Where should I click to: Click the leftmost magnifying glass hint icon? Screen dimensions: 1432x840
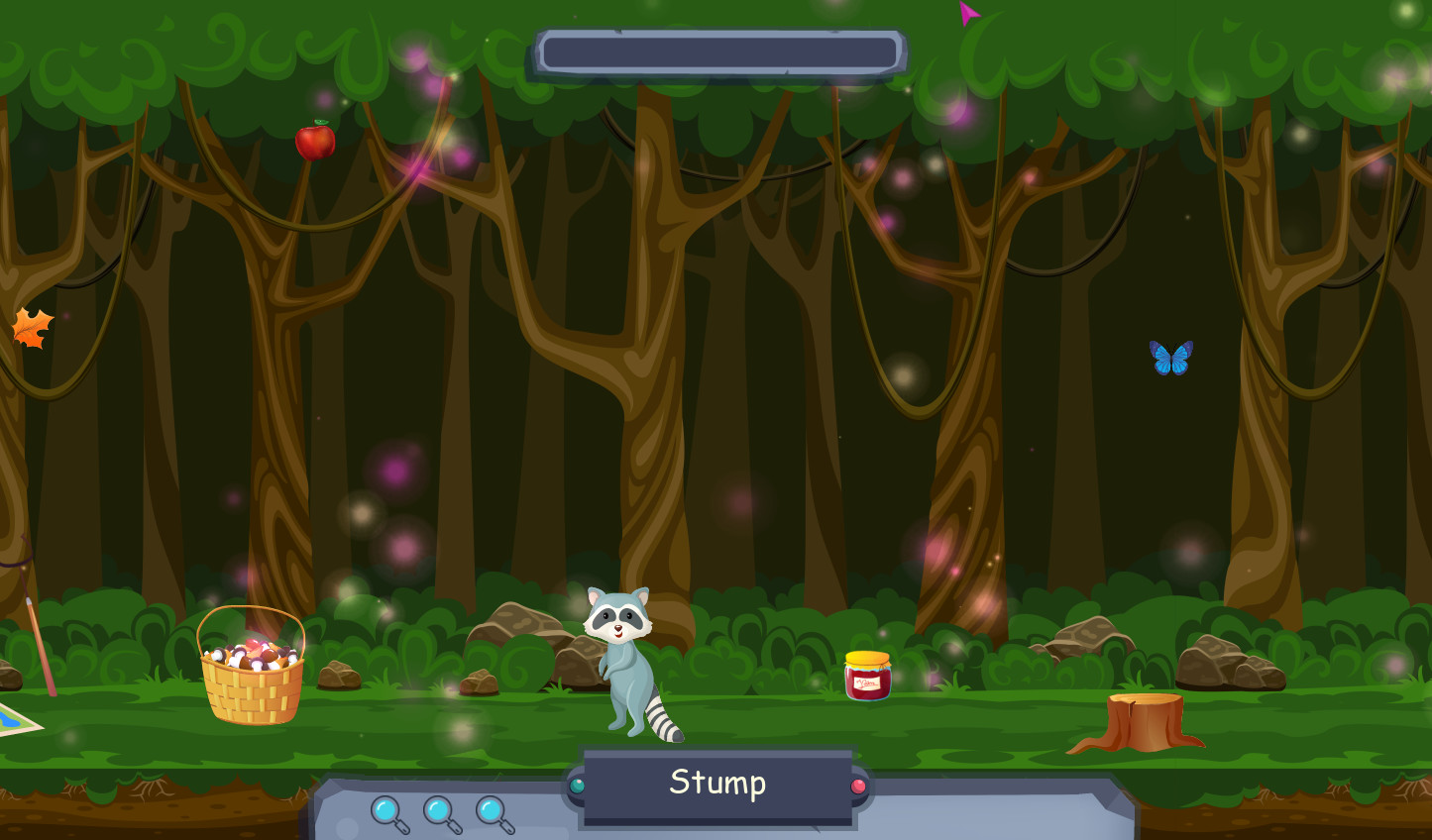[388, 813]
